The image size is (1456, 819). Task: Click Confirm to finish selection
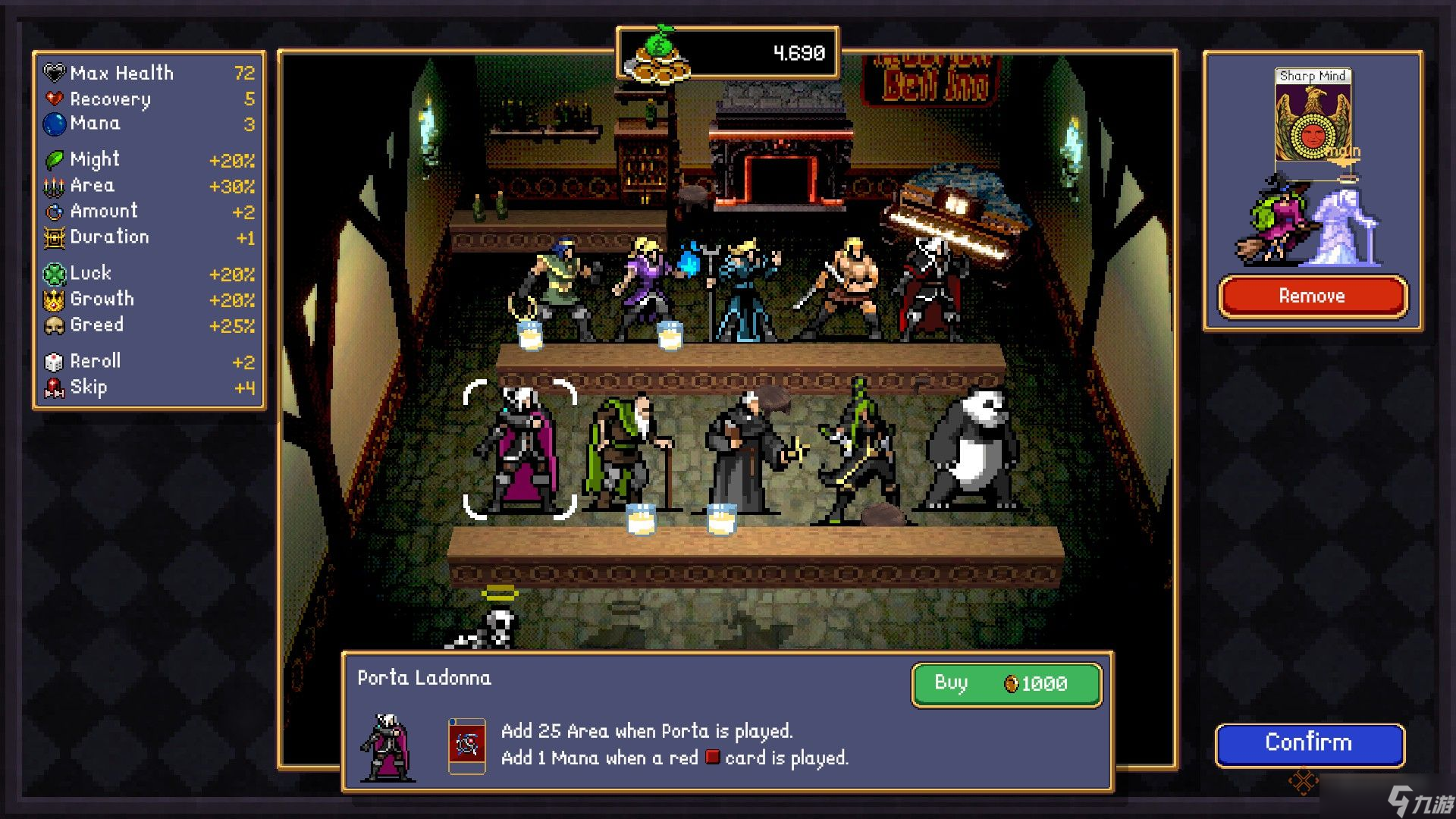coord(1310,743)
